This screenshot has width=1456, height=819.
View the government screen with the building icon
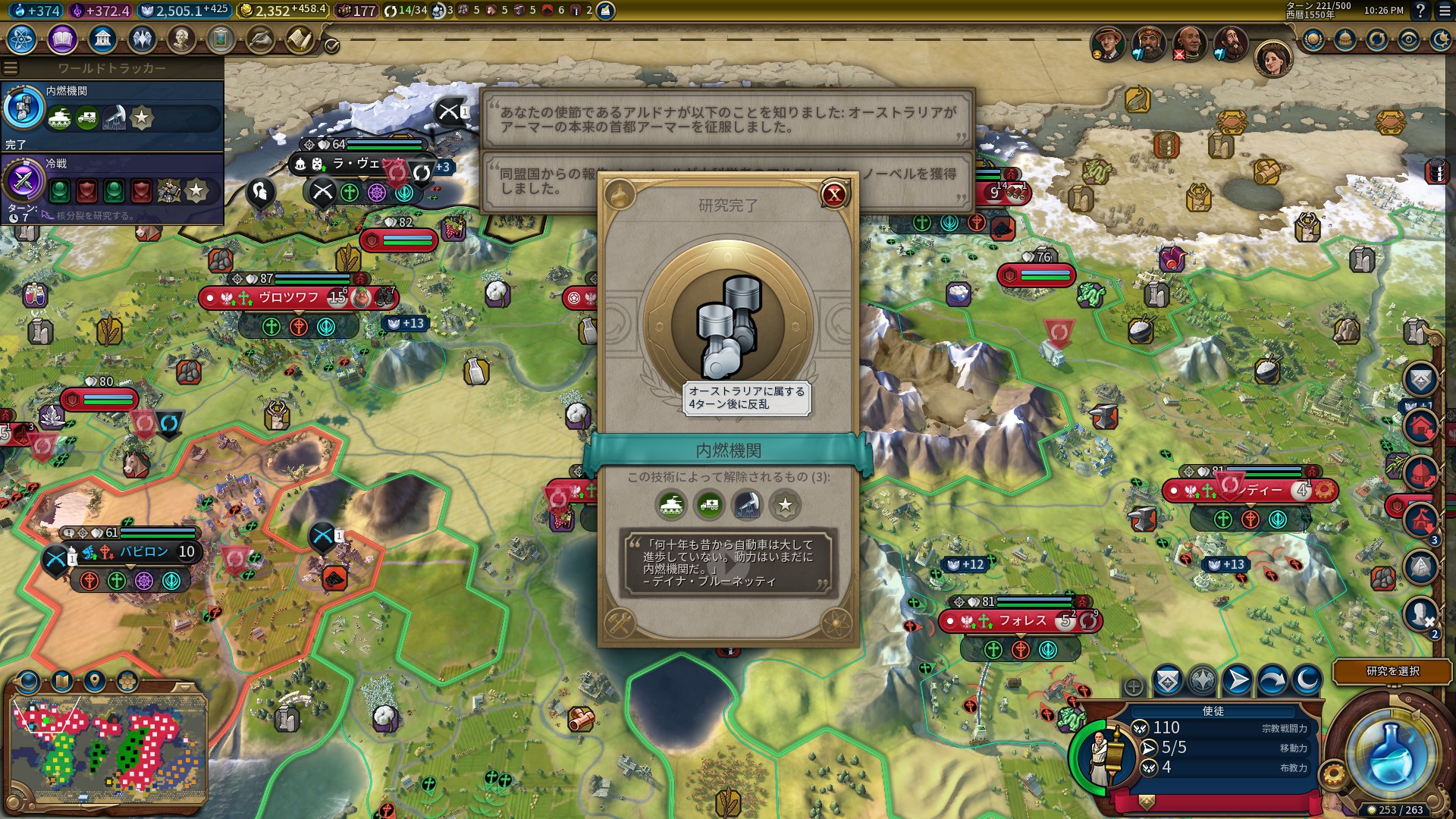[102, 39]
